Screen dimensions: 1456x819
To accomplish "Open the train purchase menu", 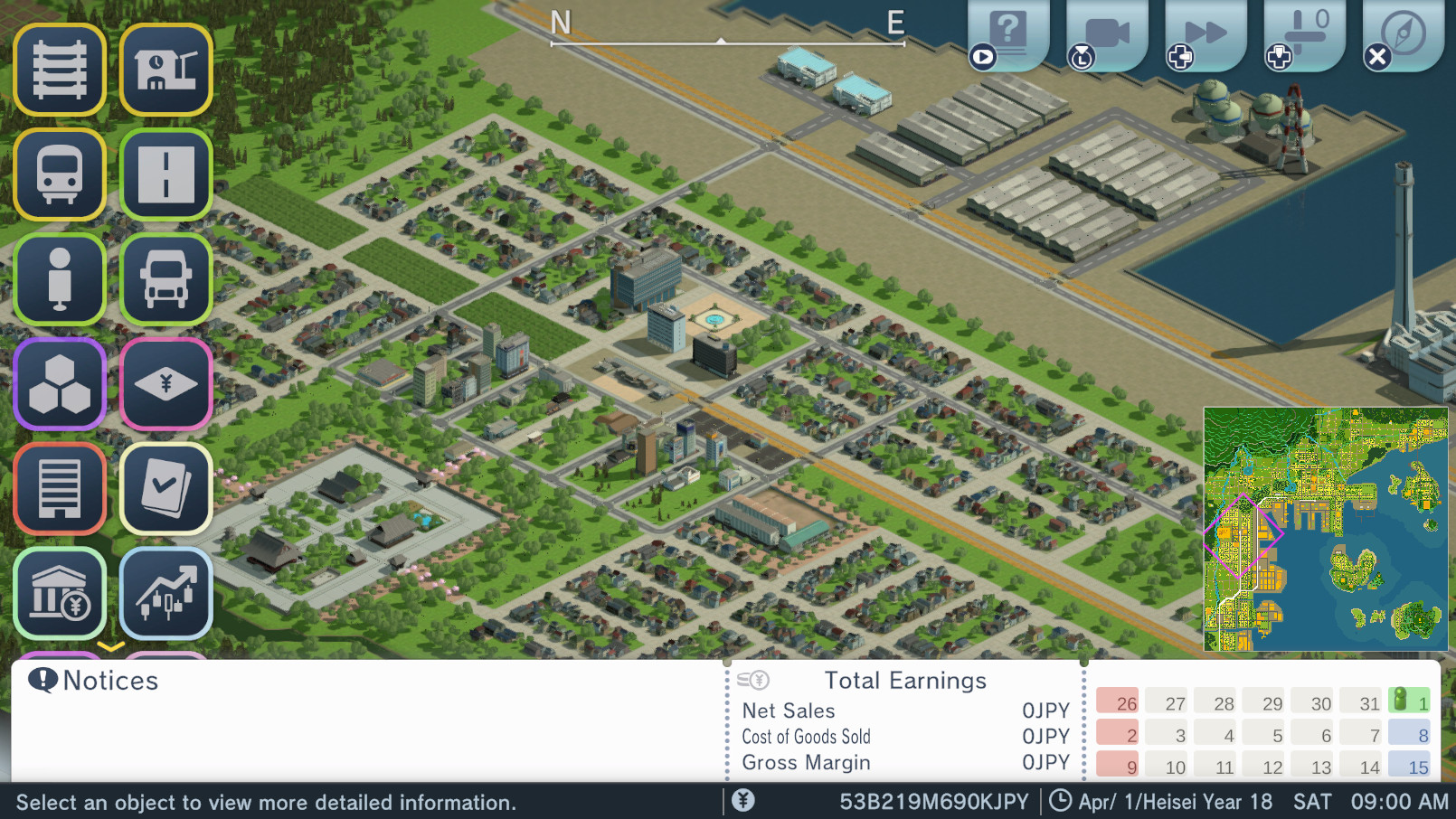I will 60,175.
